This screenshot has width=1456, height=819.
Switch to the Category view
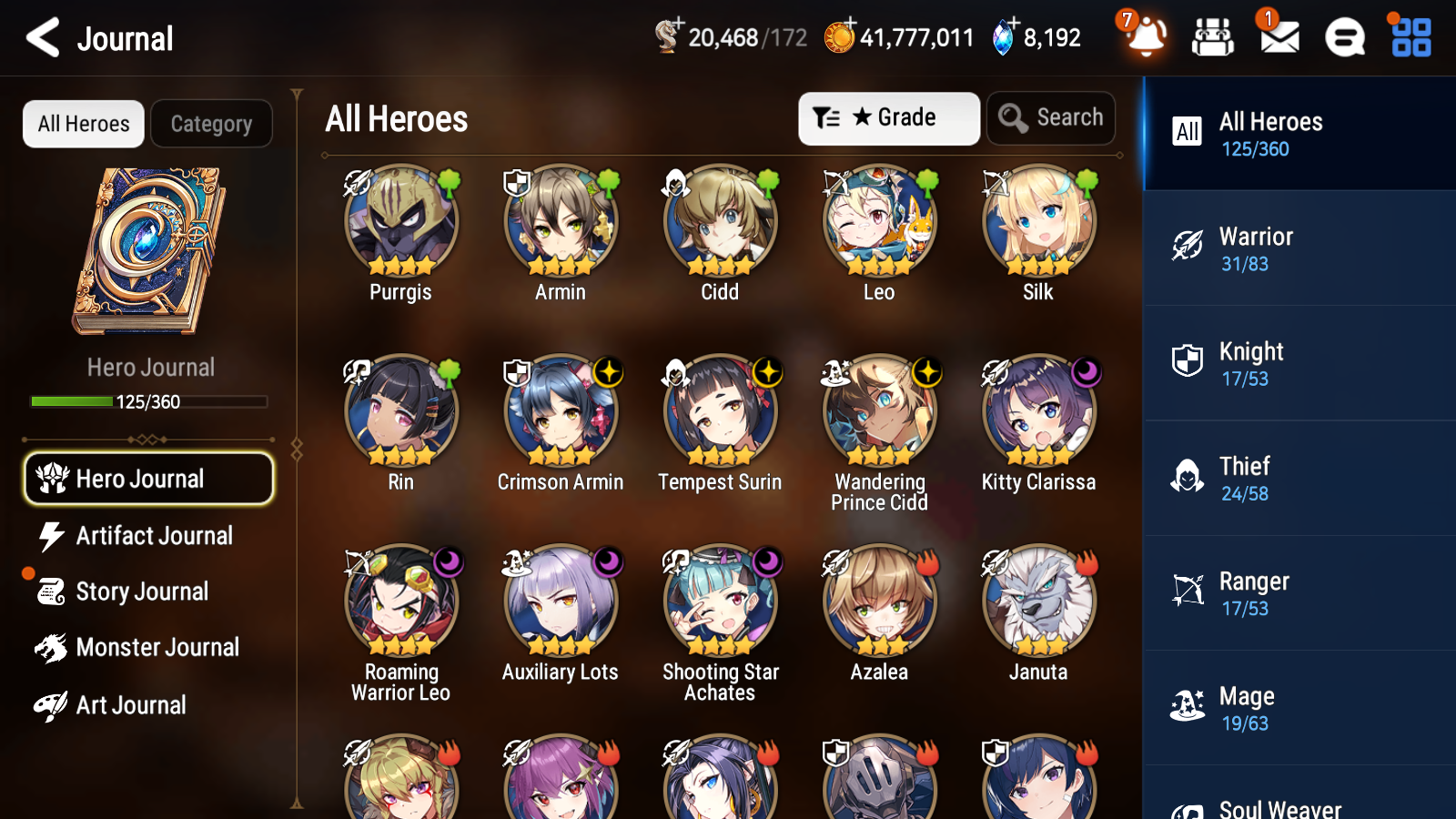(x=211, y=124)
